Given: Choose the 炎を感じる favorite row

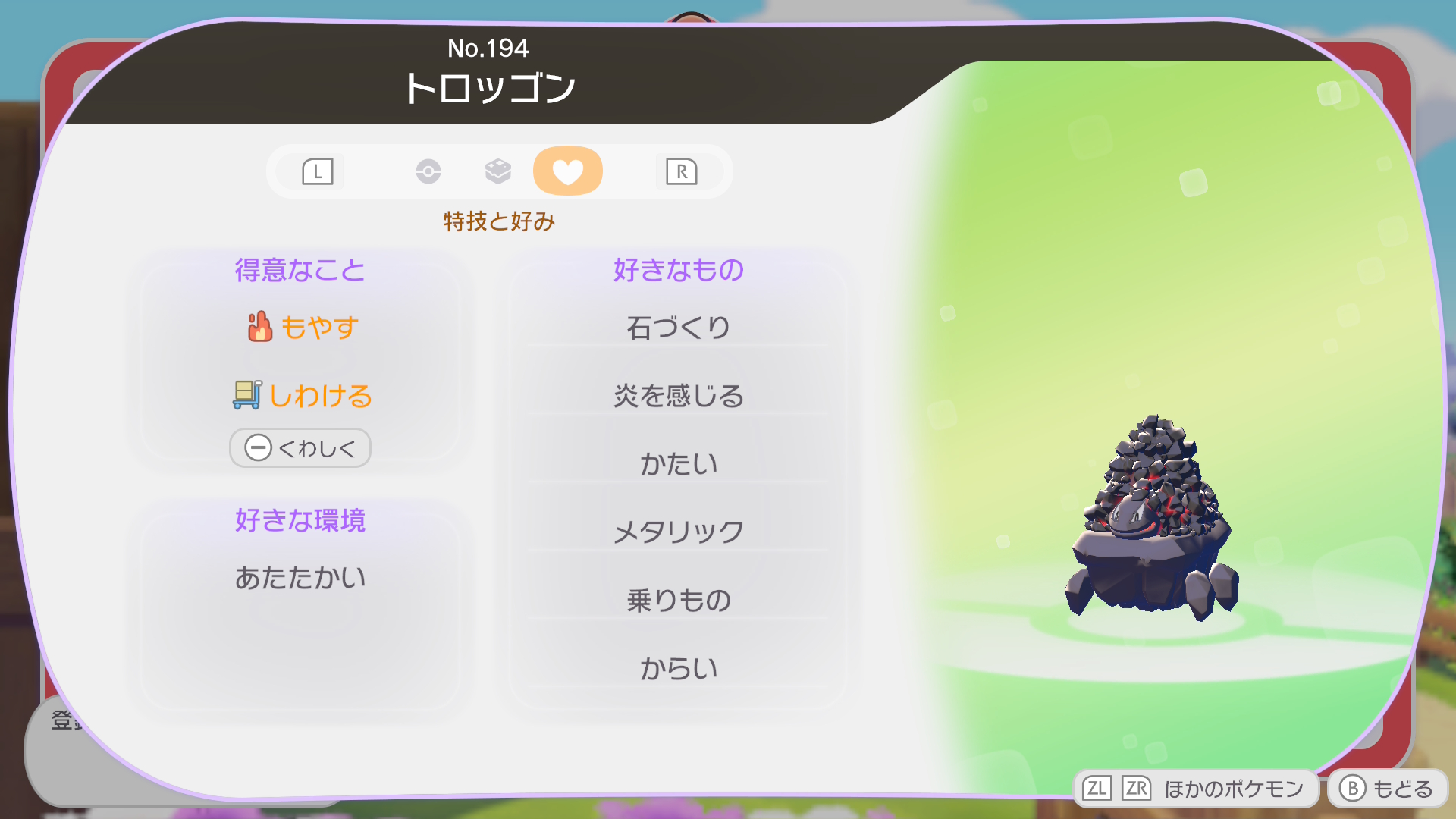Looking at the screenshot, I should click(x=678, y=396).
